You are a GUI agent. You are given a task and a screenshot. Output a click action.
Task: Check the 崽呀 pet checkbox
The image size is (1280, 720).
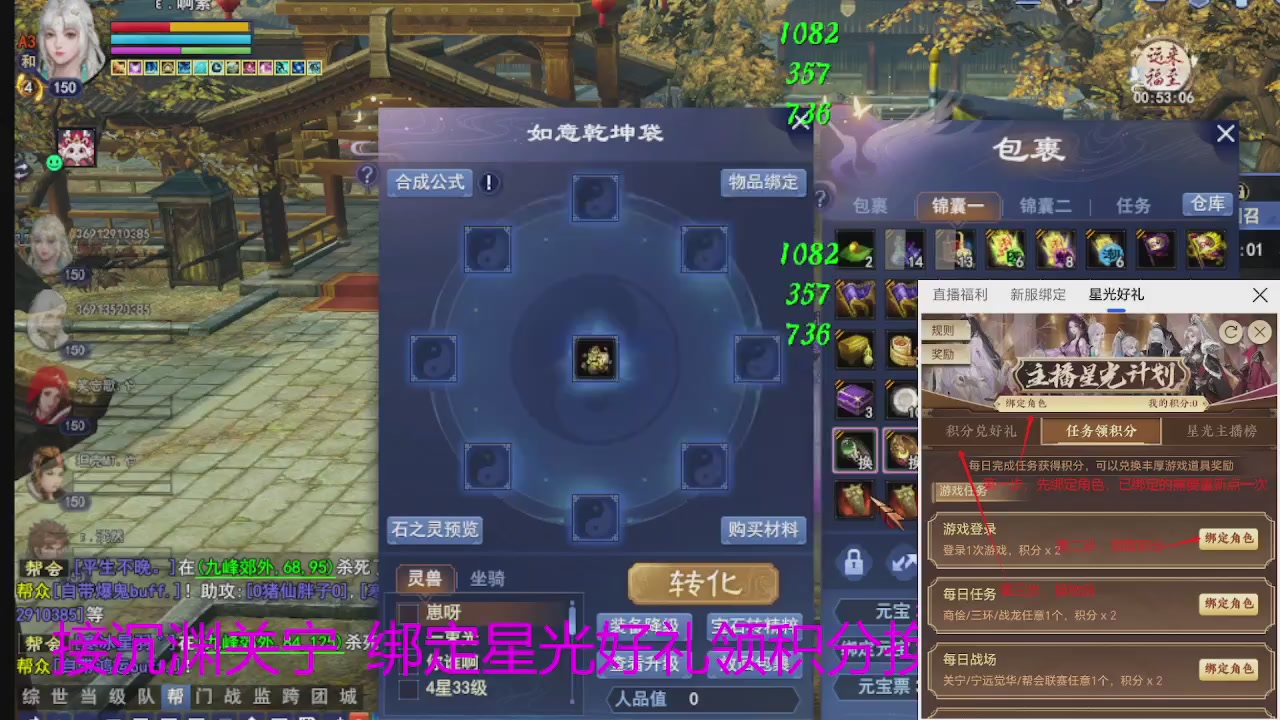(x=408, y=611)
